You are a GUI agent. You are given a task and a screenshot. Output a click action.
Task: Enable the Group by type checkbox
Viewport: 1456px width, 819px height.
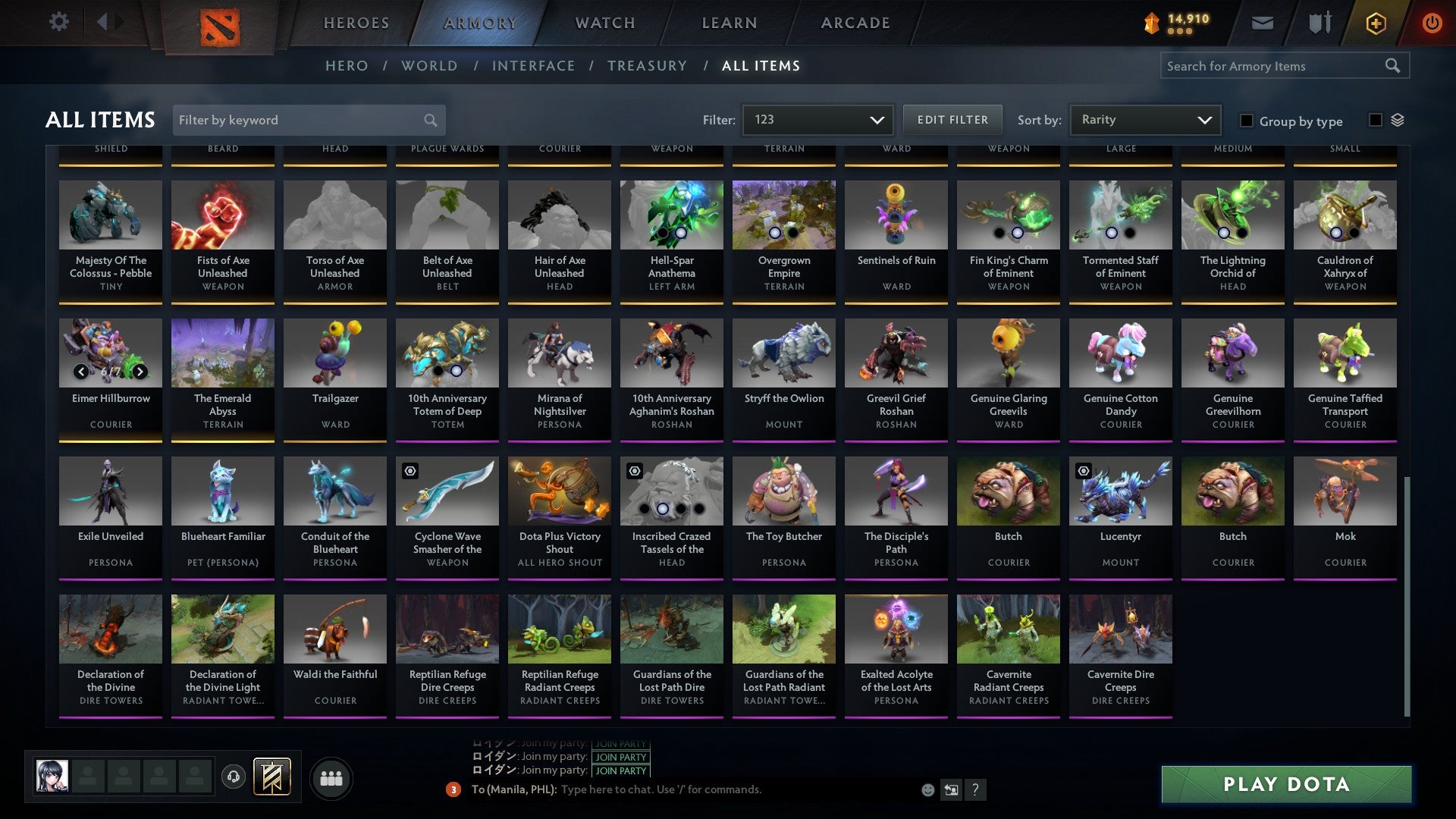point(1246,121)
